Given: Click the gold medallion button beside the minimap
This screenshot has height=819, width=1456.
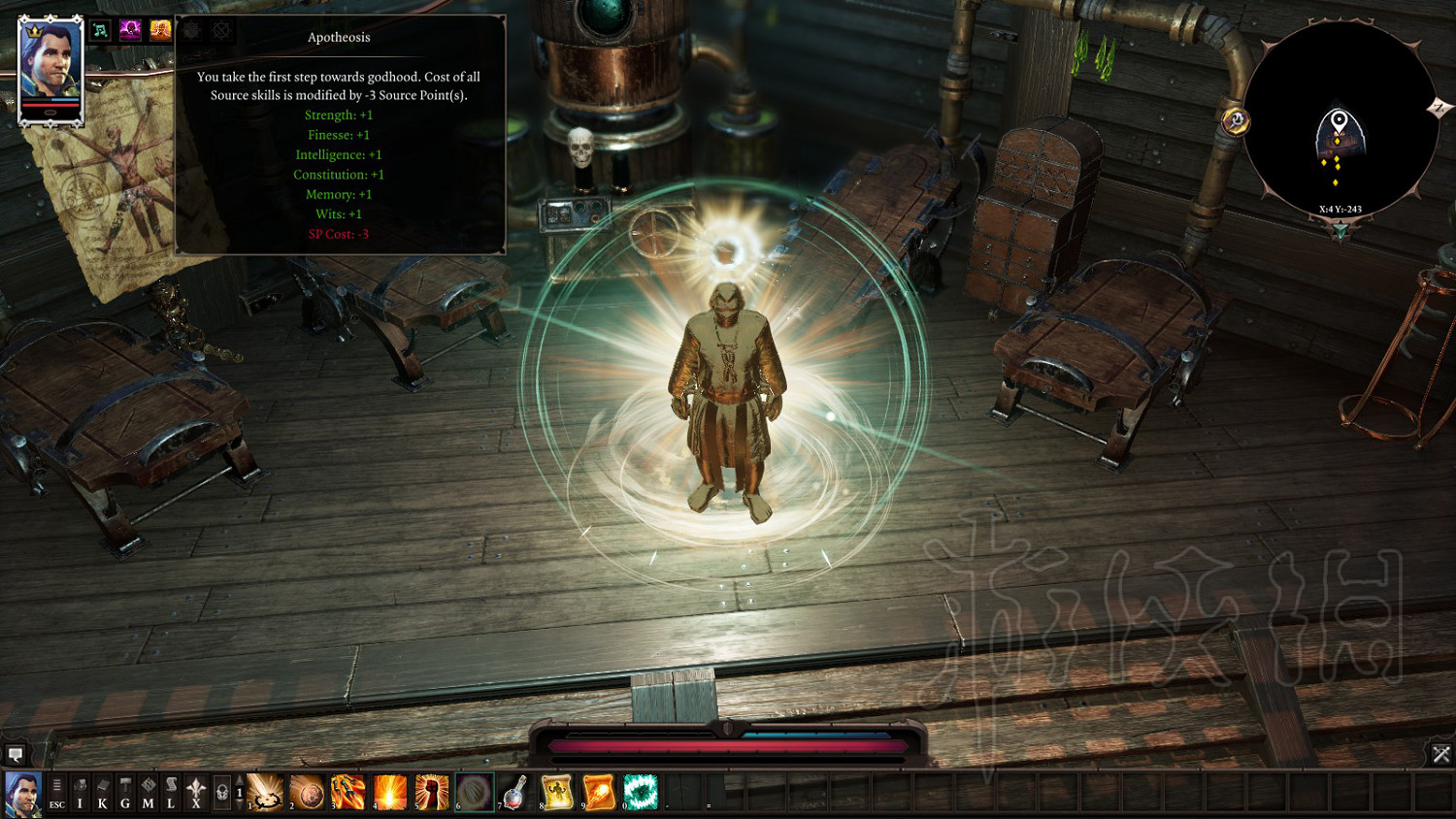Looking at the screenshot, I should [x=1236, y=120].
